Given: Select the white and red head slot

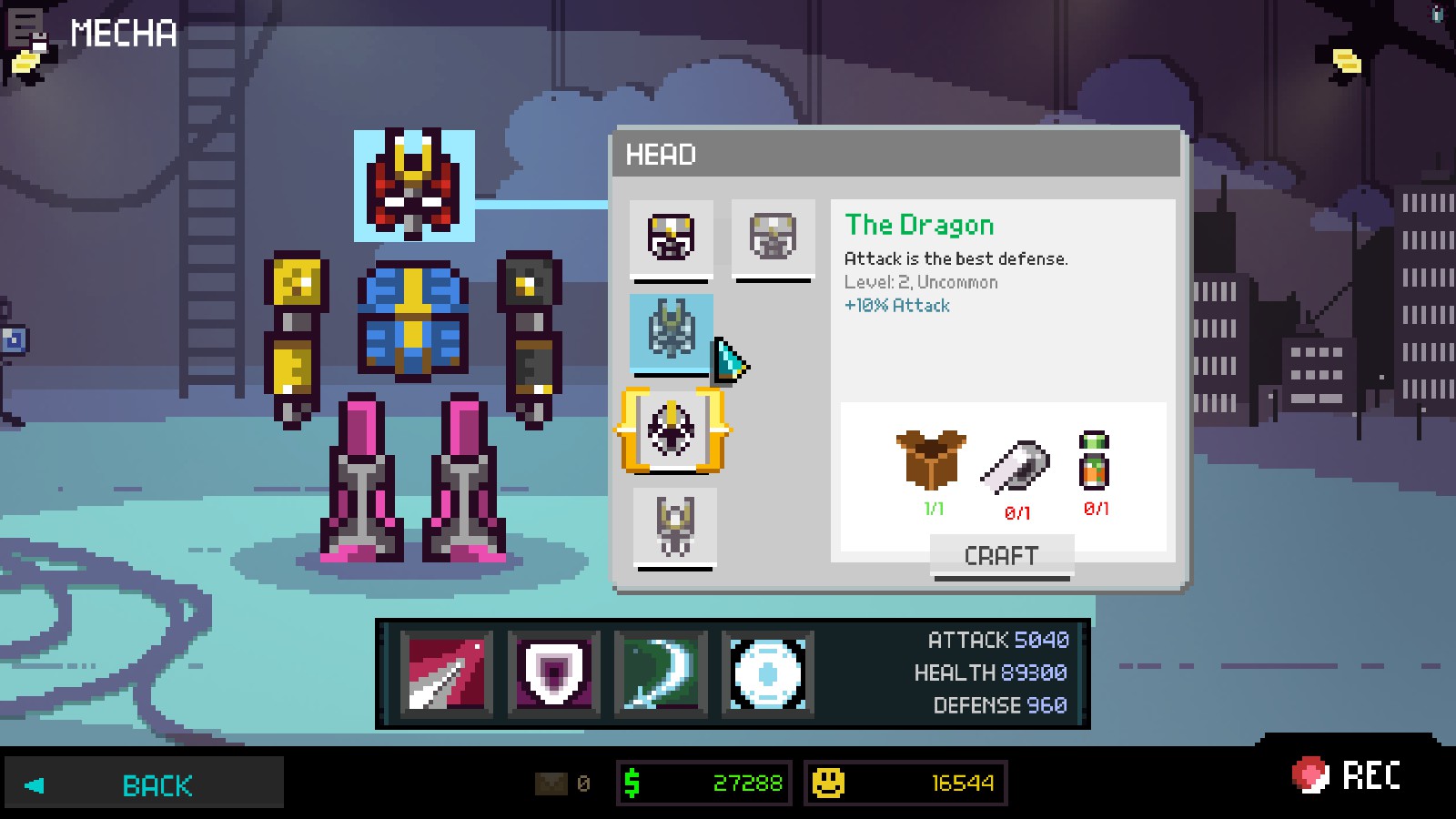Looking at the screenshot, I should pos(672,238).
